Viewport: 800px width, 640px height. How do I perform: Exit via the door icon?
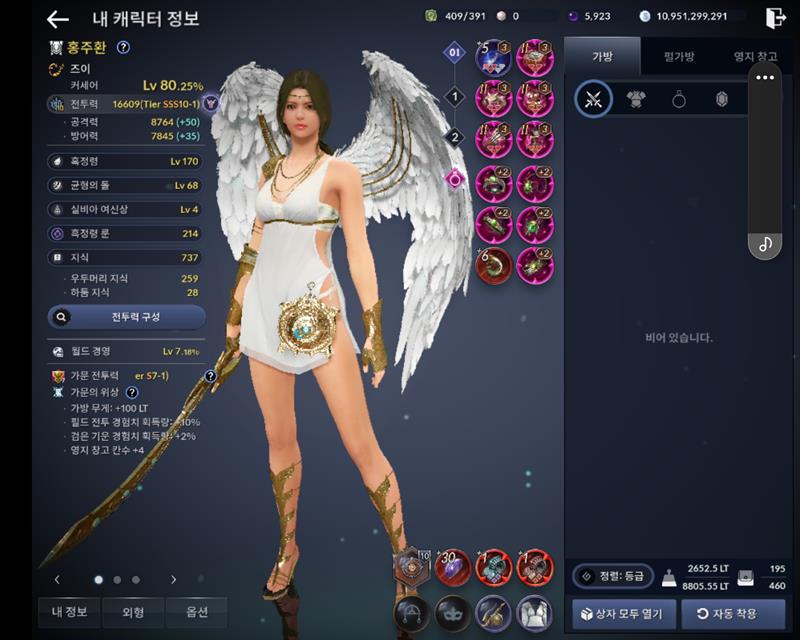[x=775, y=17]
